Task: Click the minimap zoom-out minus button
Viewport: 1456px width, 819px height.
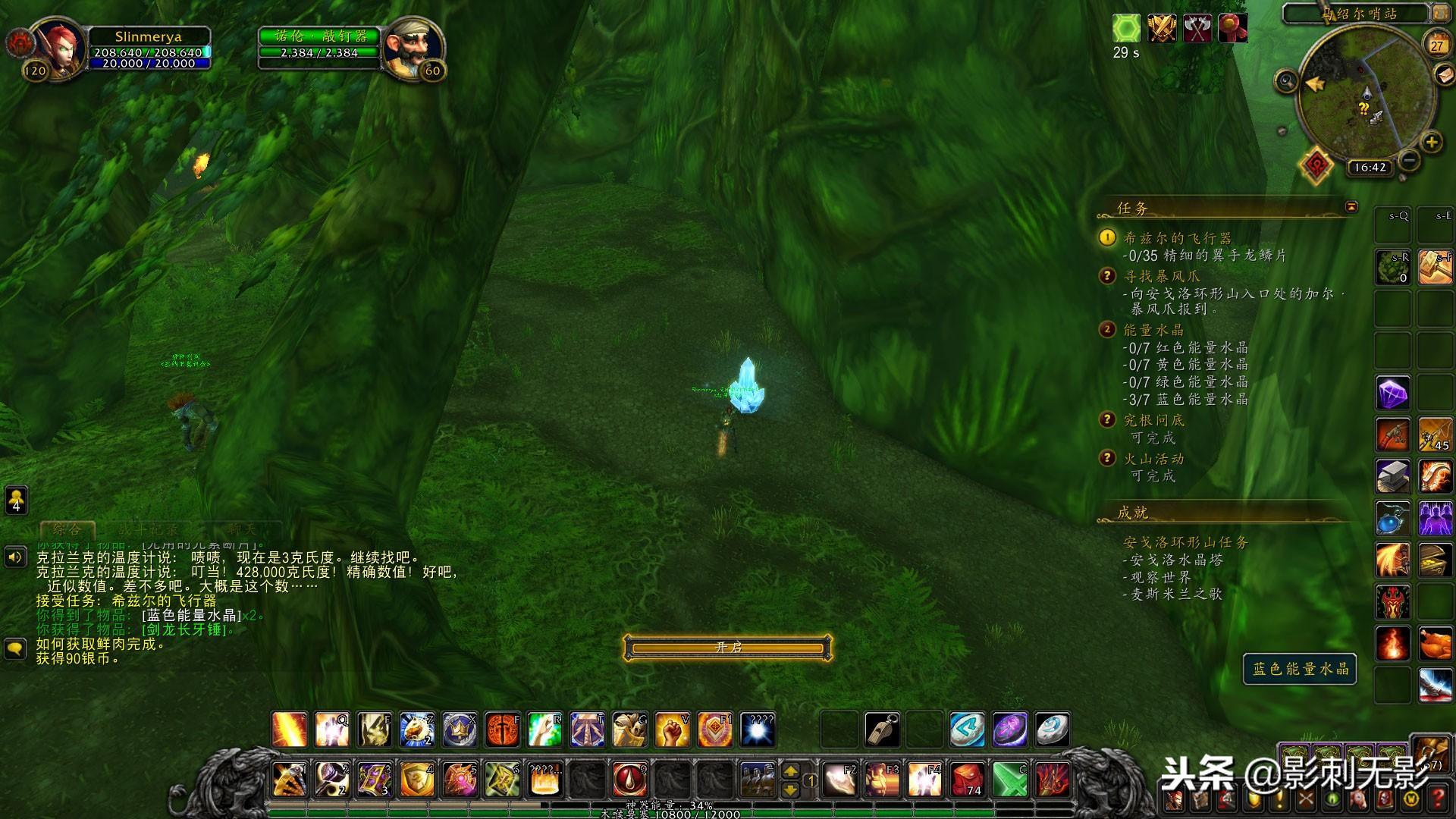Action: point(1410,160)
